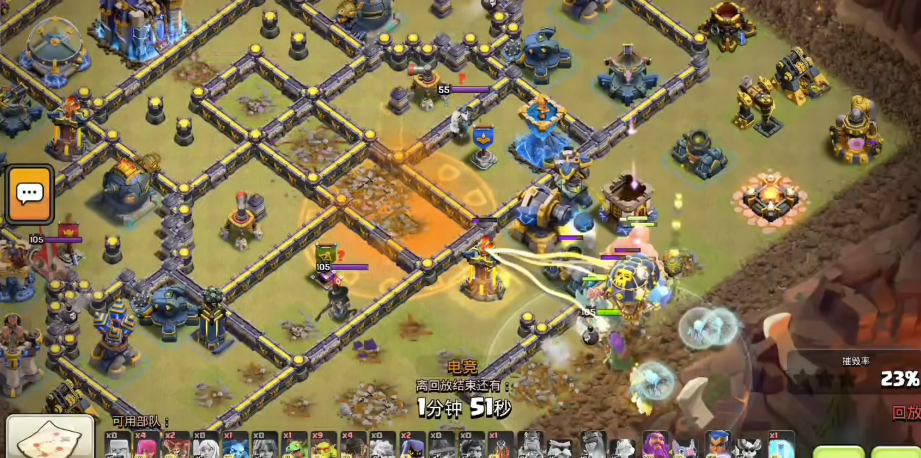
Task: Select the pink-haired Archer troop slot
Action: coord(148,446)
